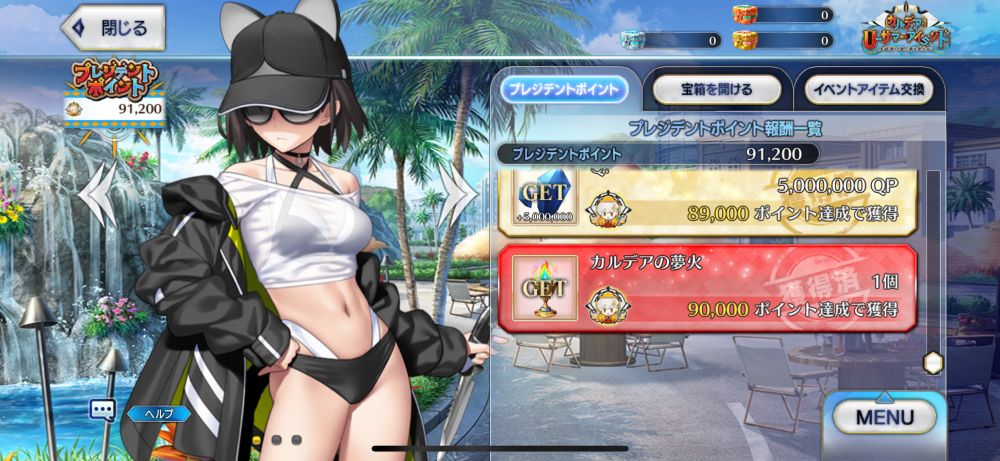The image size is (1000, 461).
Task: Click the reward list scrollbar handle
Action: click(933, 363)
